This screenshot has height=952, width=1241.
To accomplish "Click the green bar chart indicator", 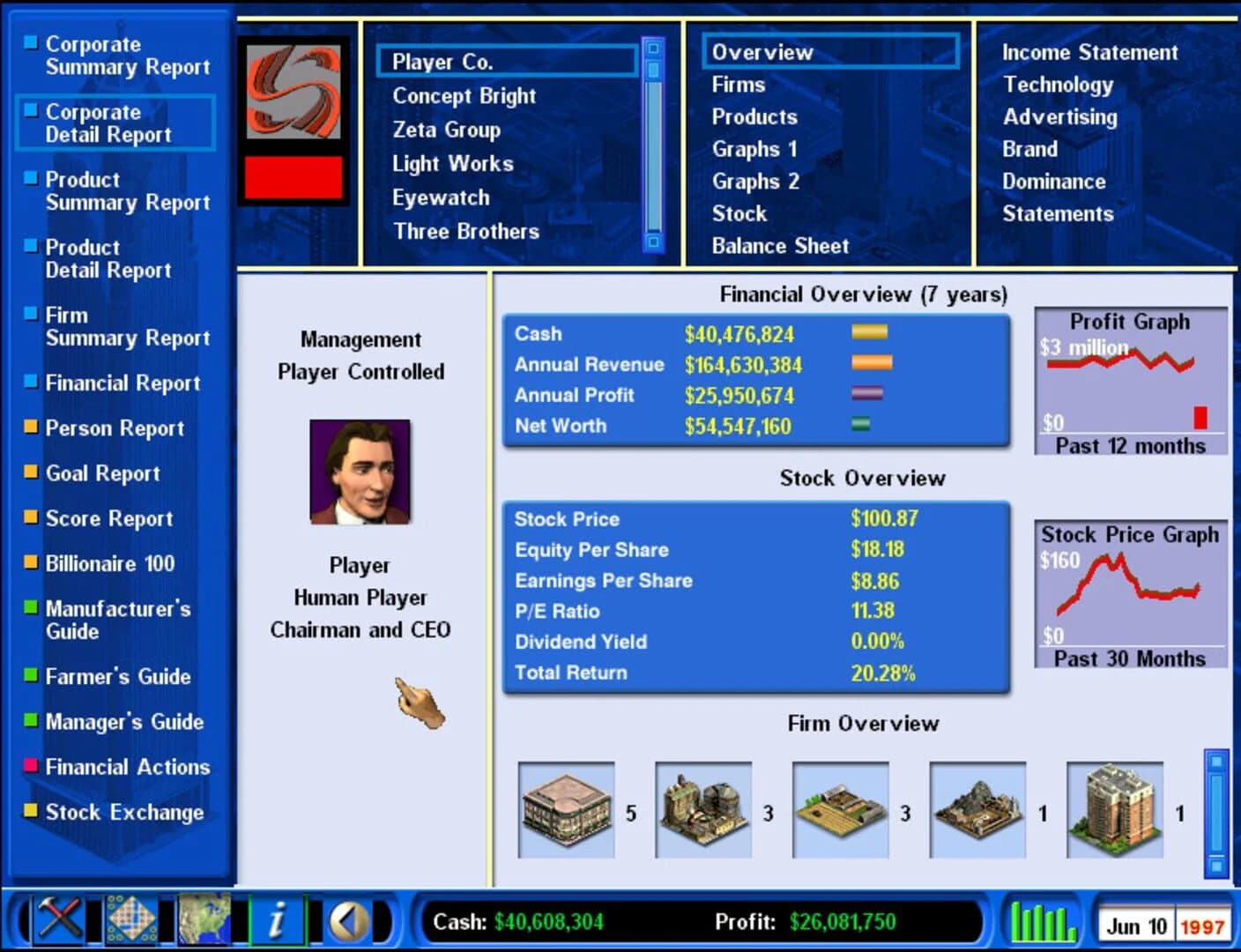I will tap(1043, 920).
